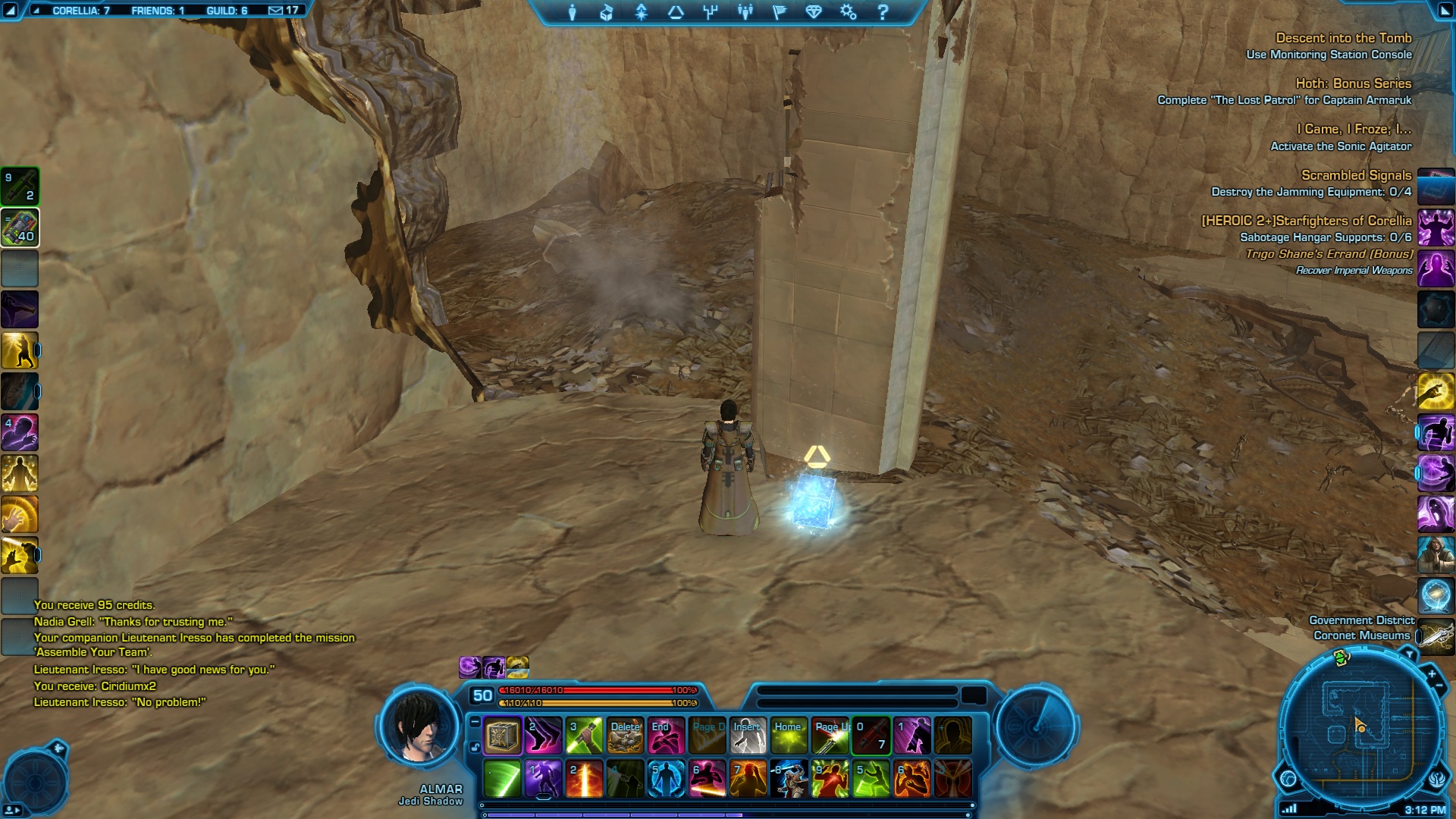Activate the ability bound to the Delete key
Viewport: 1456px width, 819px height.
click(626, 736)
